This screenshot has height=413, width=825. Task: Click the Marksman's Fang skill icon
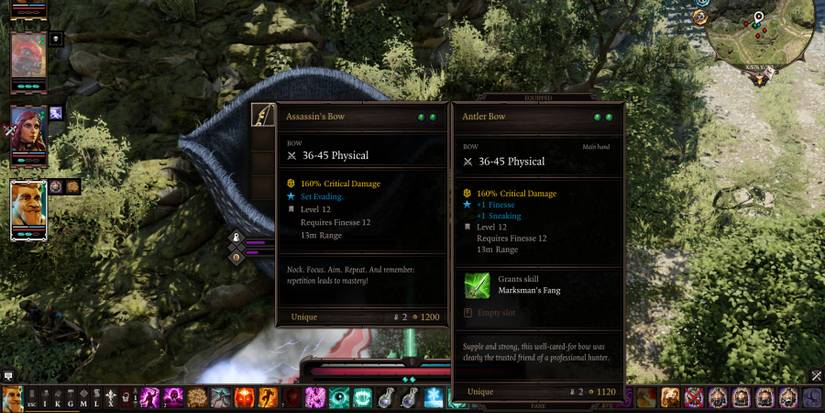[477, 284]
